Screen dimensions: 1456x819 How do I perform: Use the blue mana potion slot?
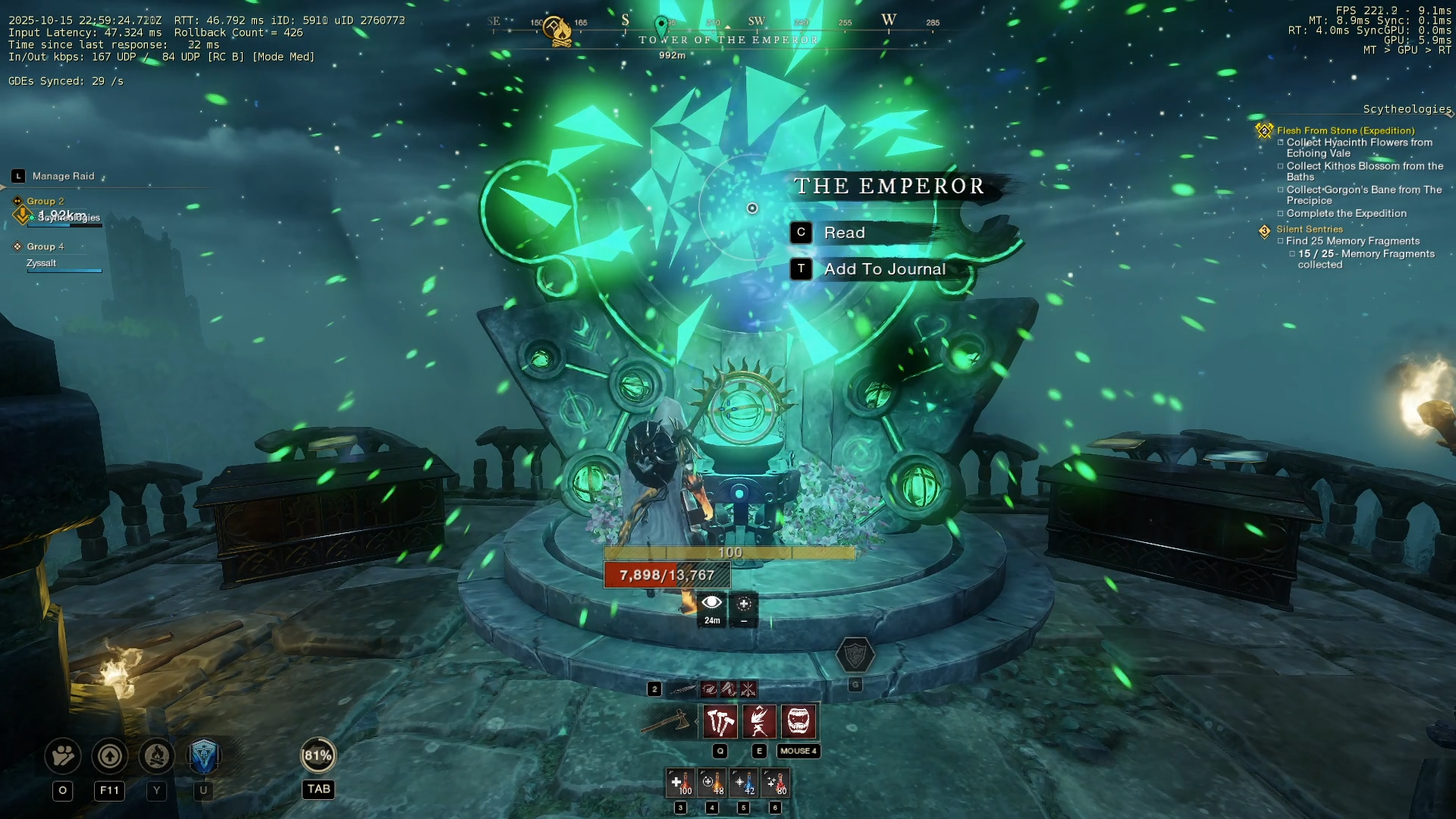(744, 783)
